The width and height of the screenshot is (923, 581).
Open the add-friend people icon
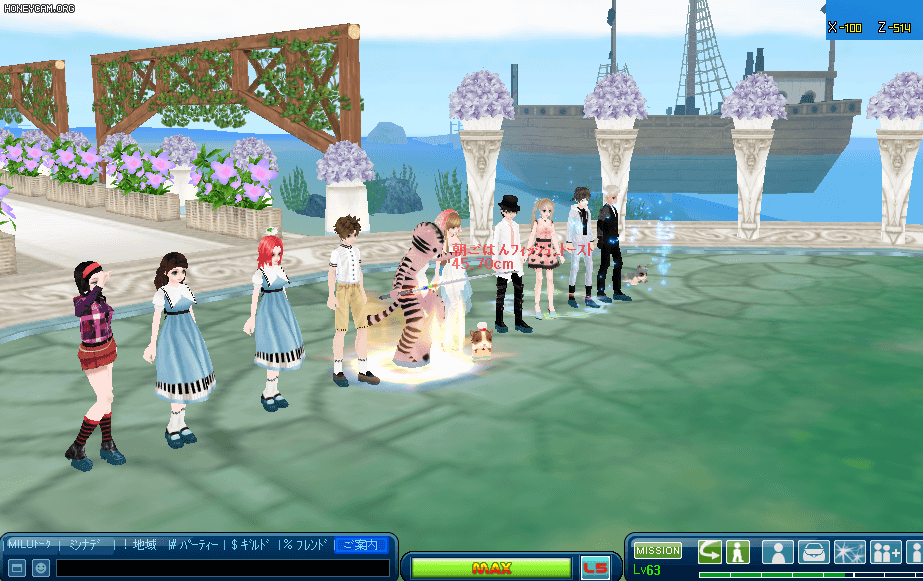(x=885, y=551)
